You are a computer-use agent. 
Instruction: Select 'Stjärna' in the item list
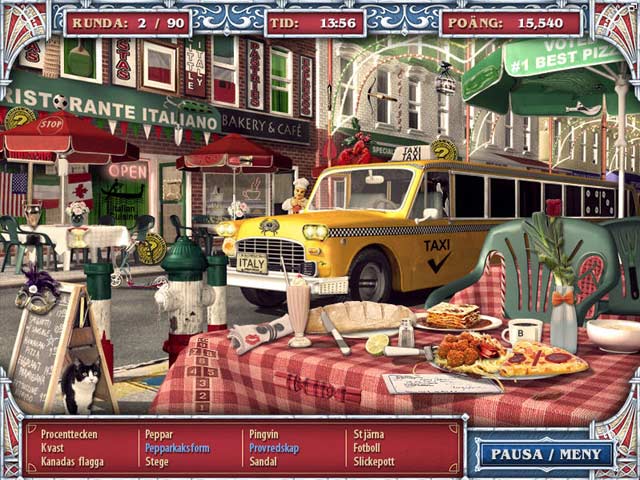[x=368, y=434]
